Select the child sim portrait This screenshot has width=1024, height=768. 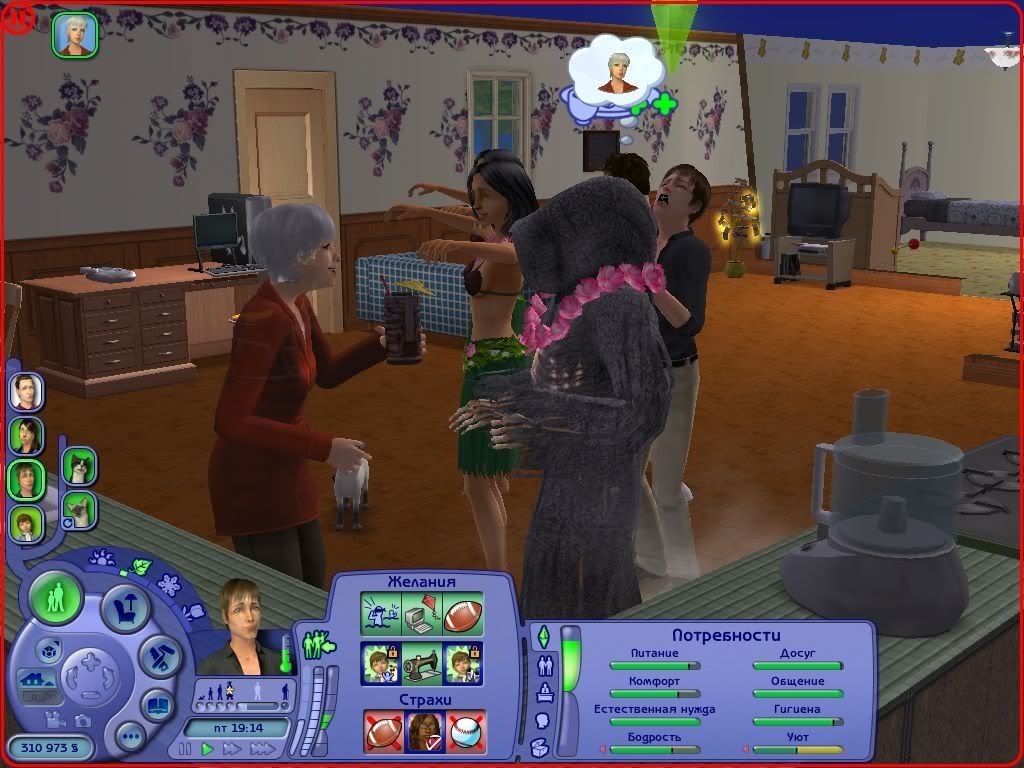point(27,522)
